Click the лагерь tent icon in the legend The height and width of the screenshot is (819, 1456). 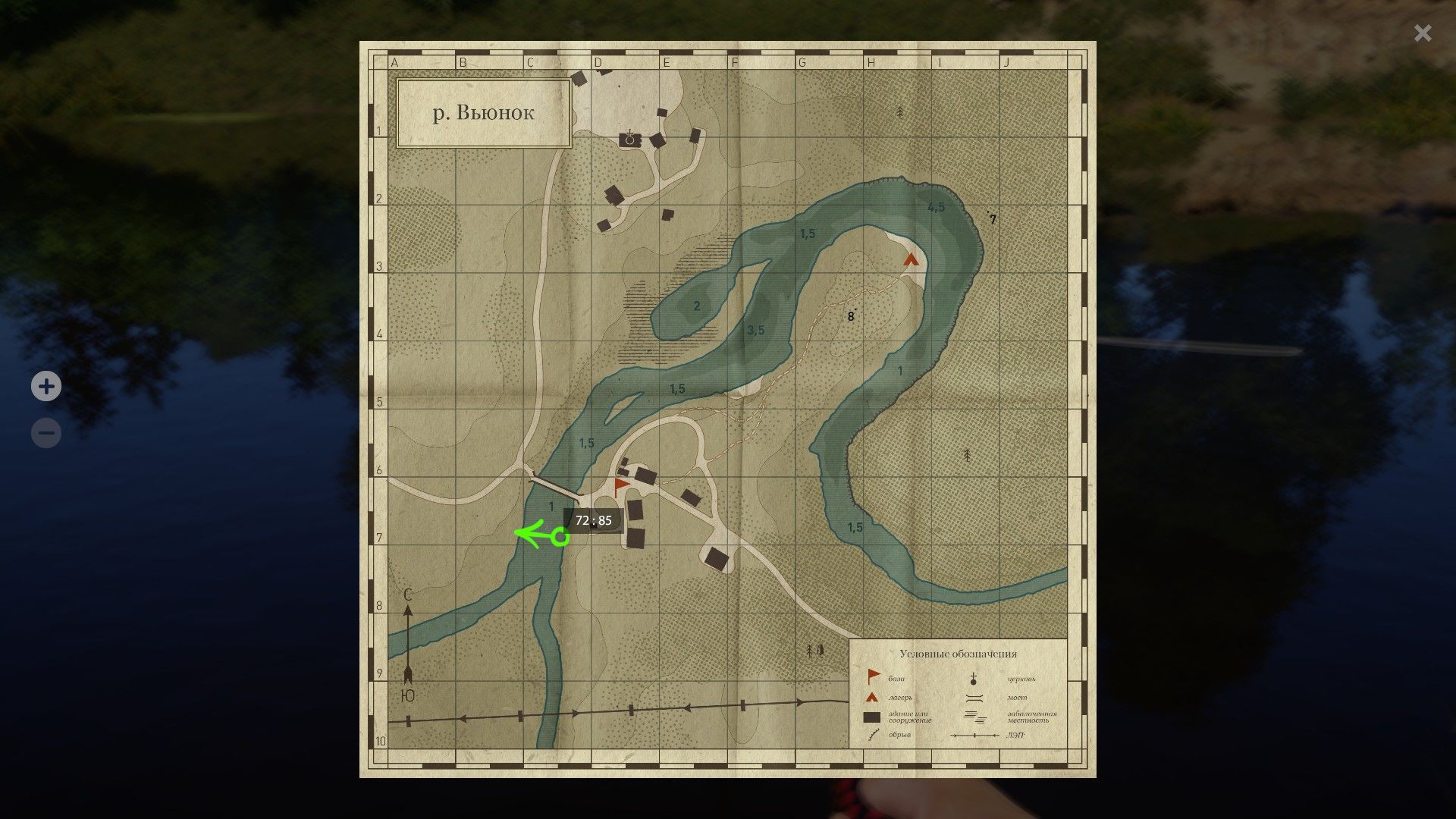click(x=871, y=698)
